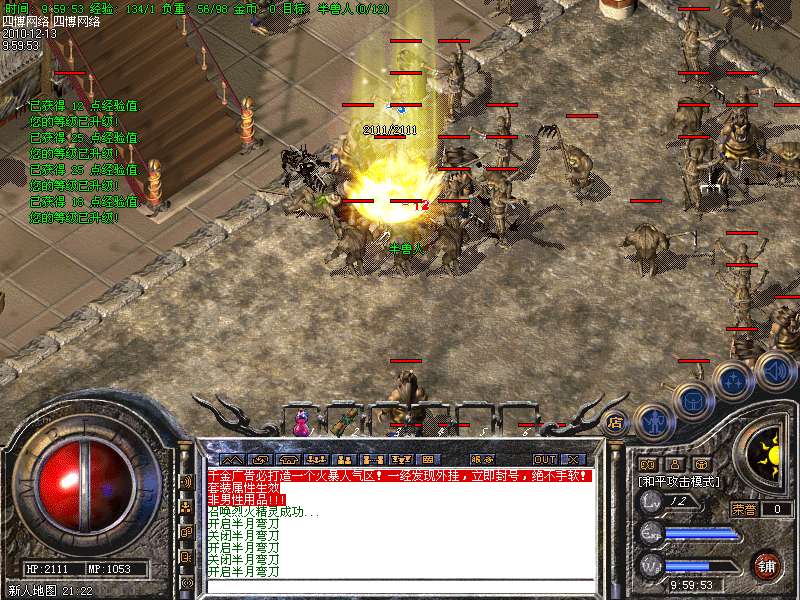Open the 服务 button on the chat toolbar
This screenshot has width=800, height=600.
pyautogui.click(x=482, y=460)
